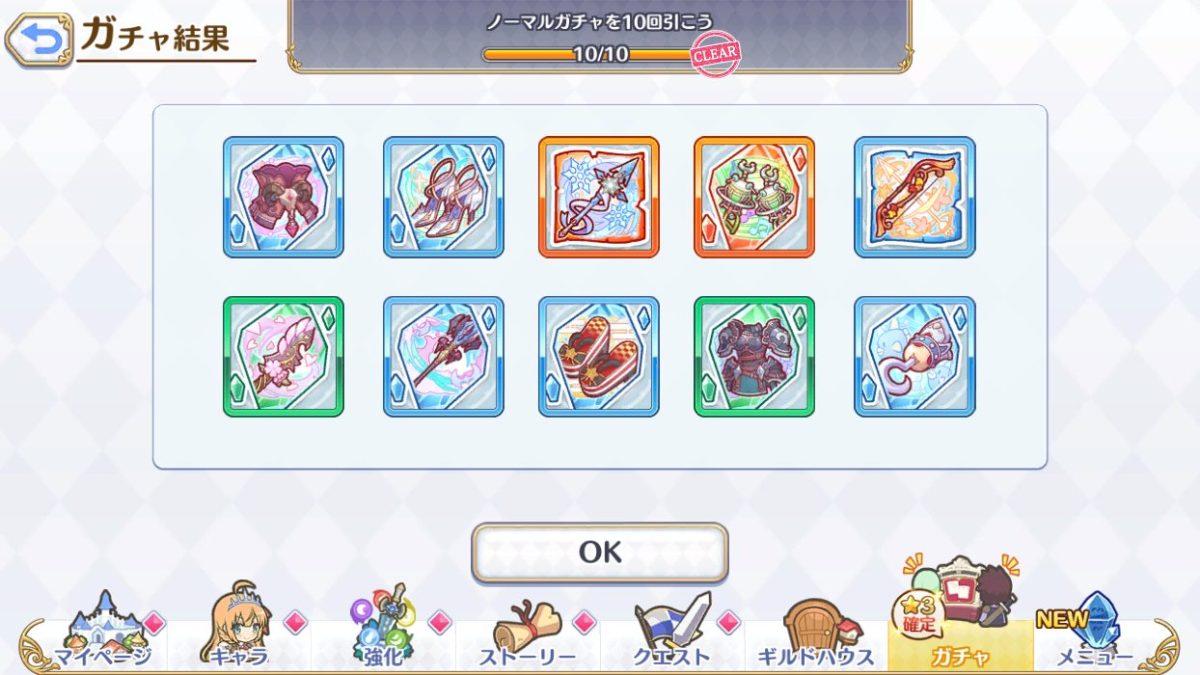Select the green-framed pink blade item
Image resolution: width=1200 pixels, height=675 pixels.
click(x=283, y=356)
